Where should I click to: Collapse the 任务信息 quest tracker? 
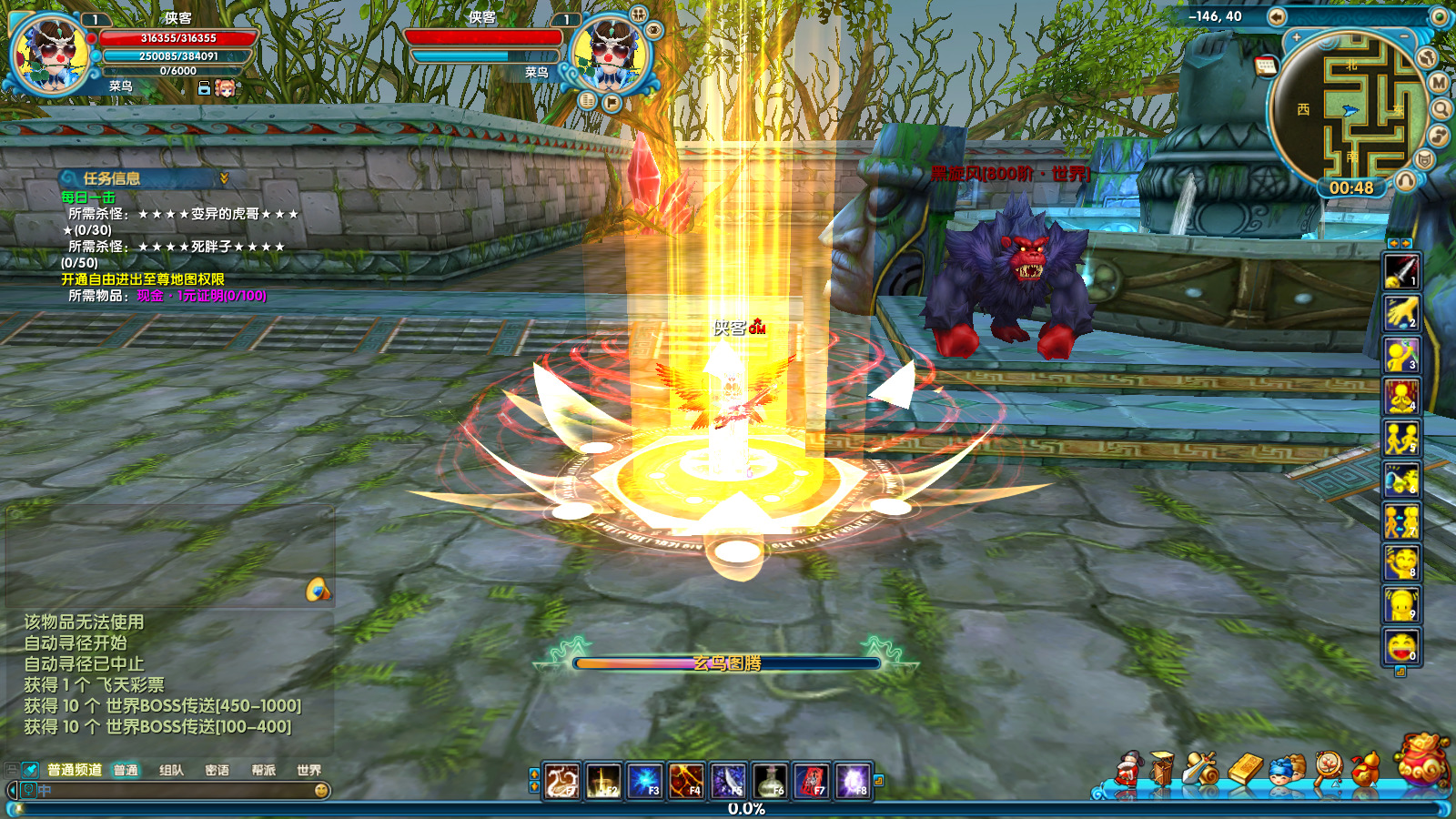click(x=224, y=178)
